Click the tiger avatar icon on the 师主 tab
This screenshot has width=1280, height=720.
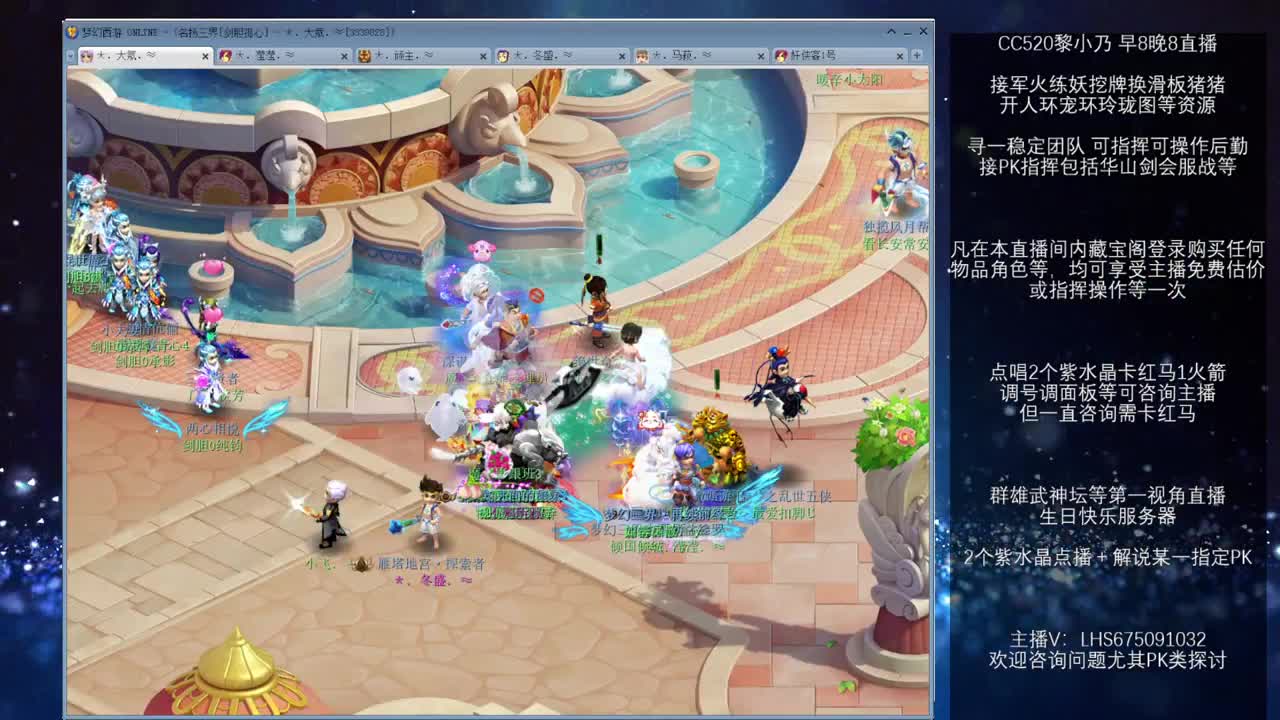pos(363,52)
